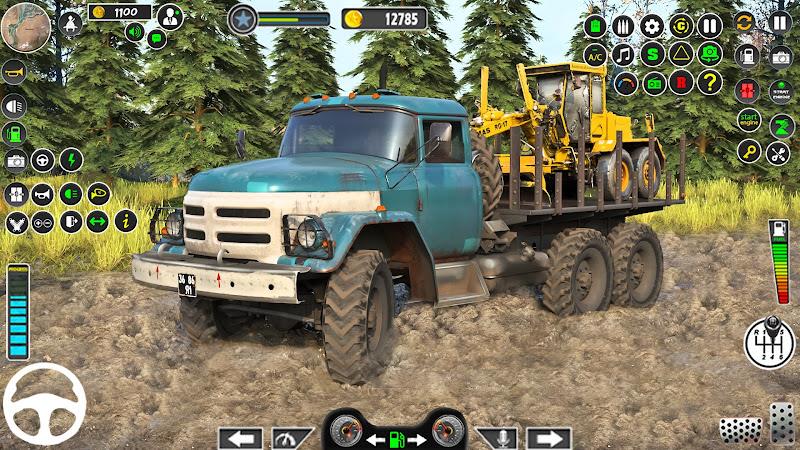The width and height of the screenshot is (800, 450).
Task: Tap the yellow question mark help icon
Action: tap(709, 82)
